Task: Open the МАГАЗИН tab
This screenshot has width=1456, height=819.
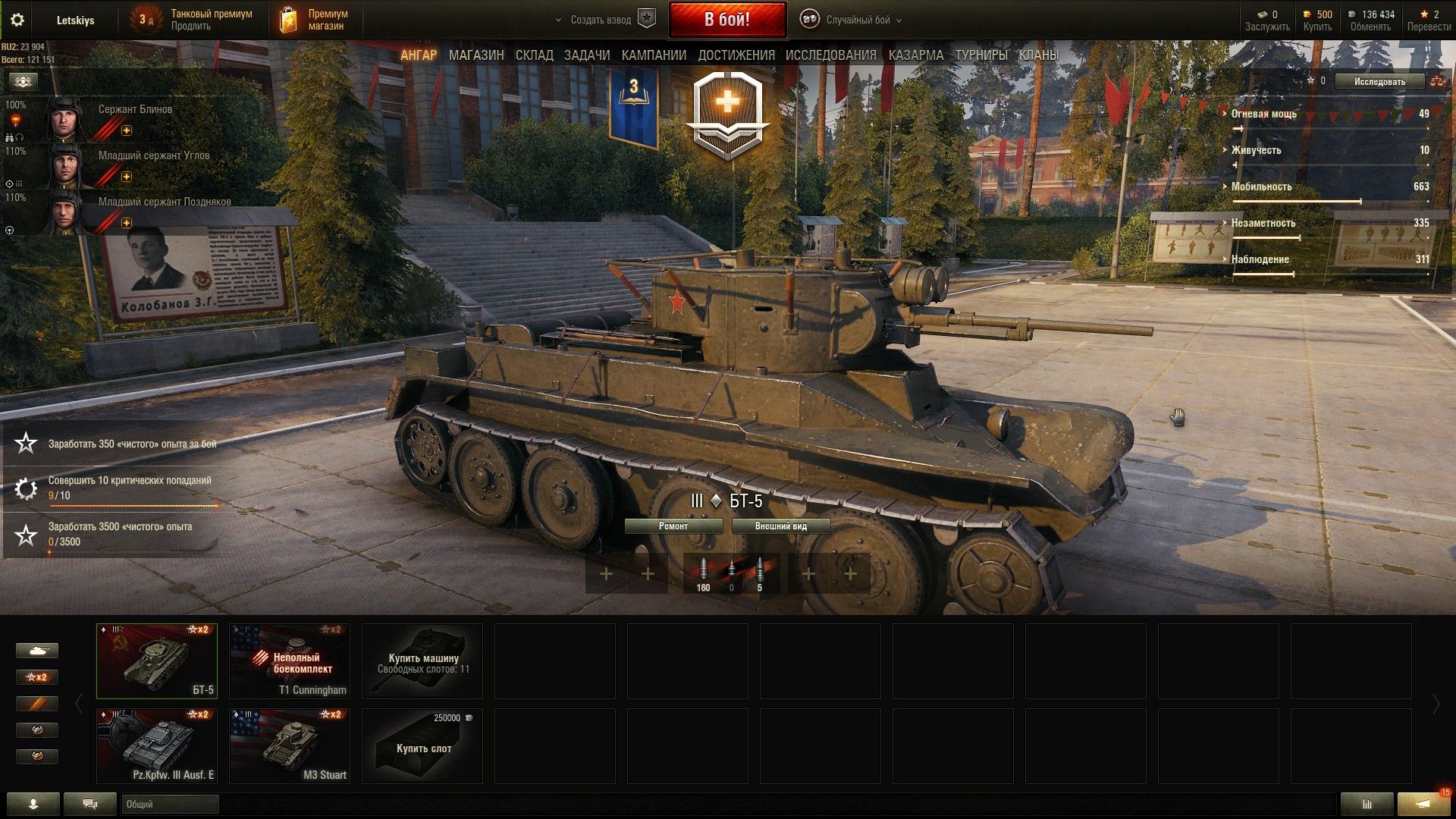Action: pos(476,55)
